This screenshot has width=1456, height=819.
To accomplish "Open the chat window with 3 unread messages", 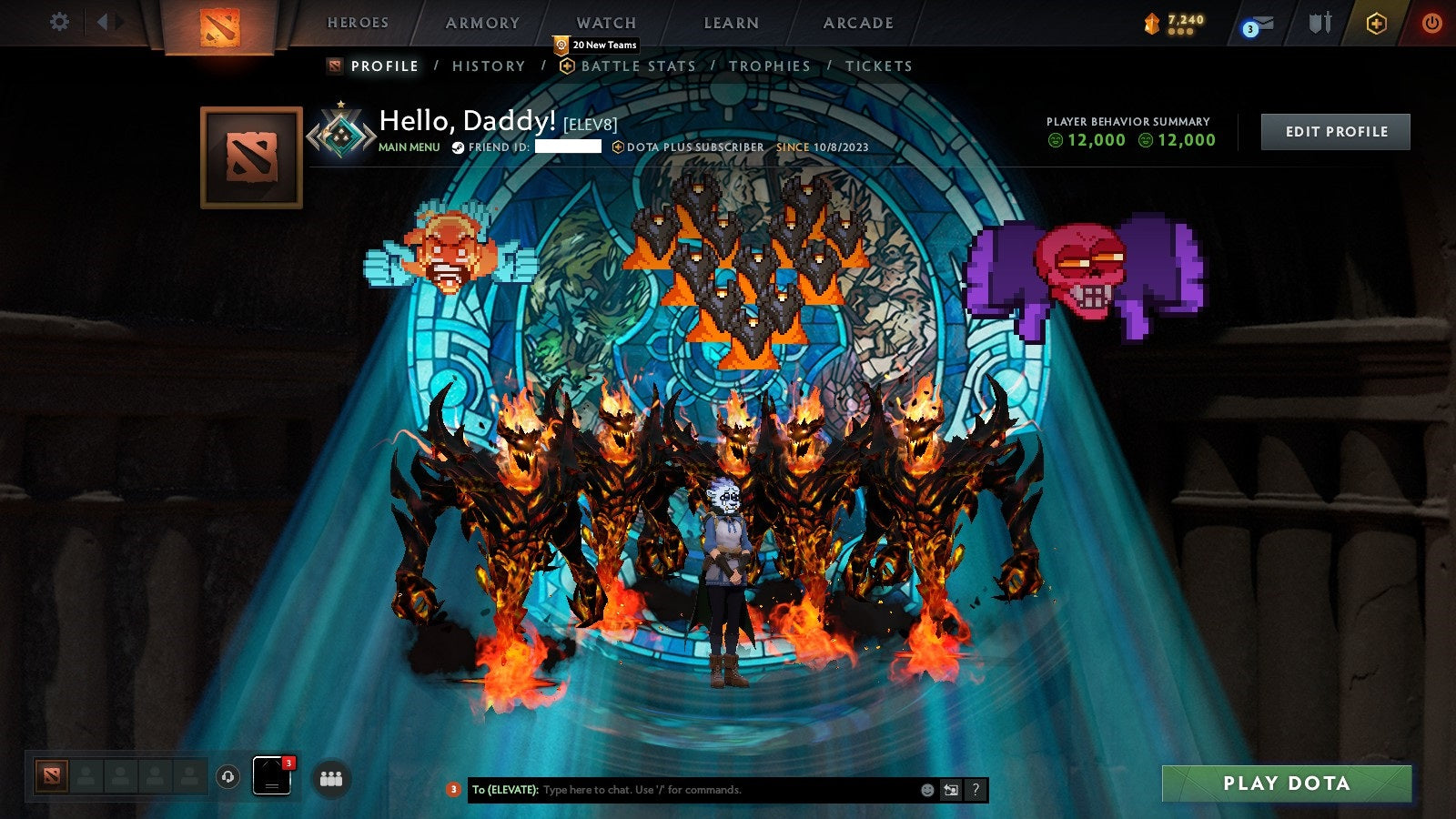I will [x=270, y=775].
